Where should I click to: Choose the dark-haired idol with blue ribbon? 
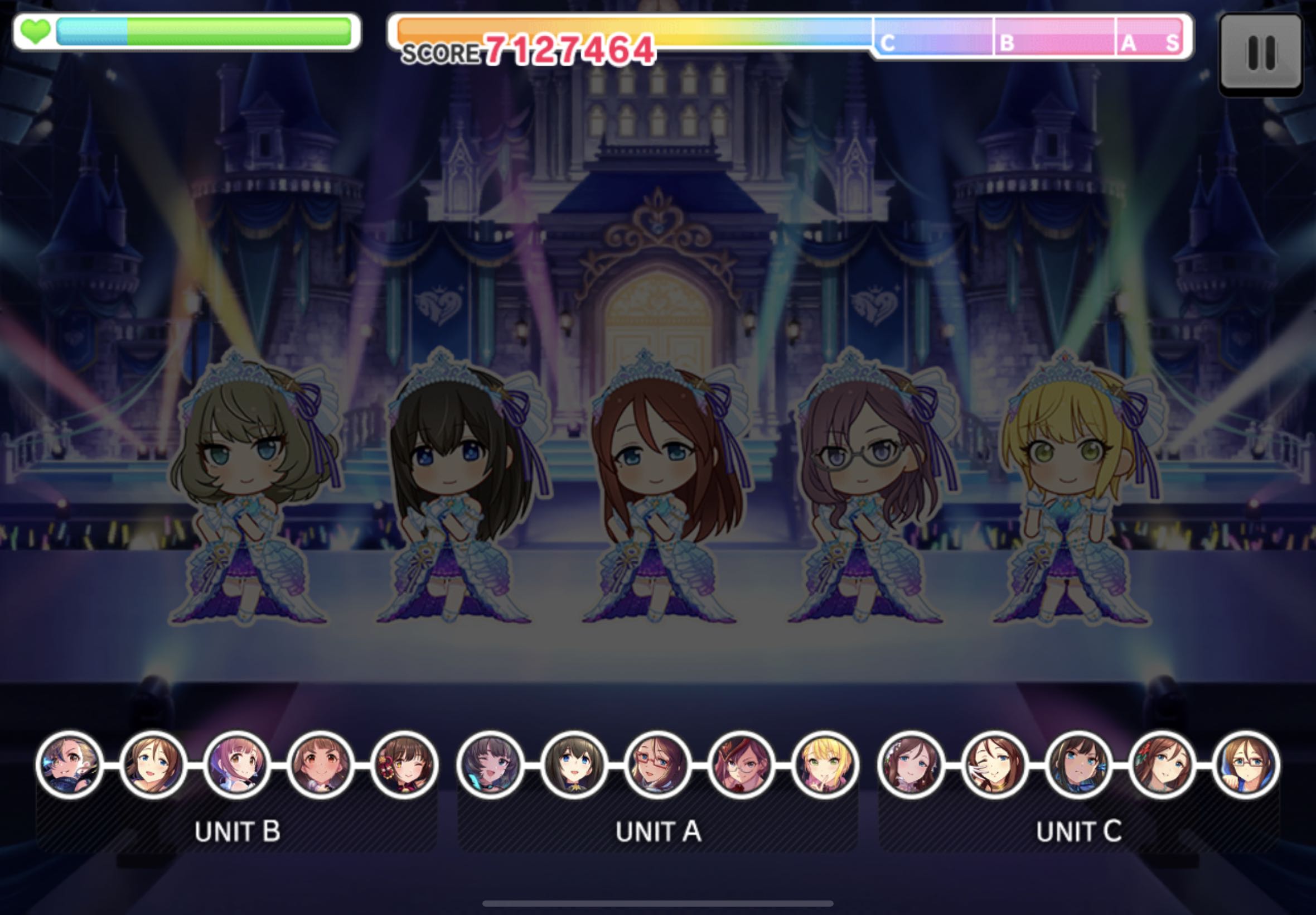(1078, 765)
